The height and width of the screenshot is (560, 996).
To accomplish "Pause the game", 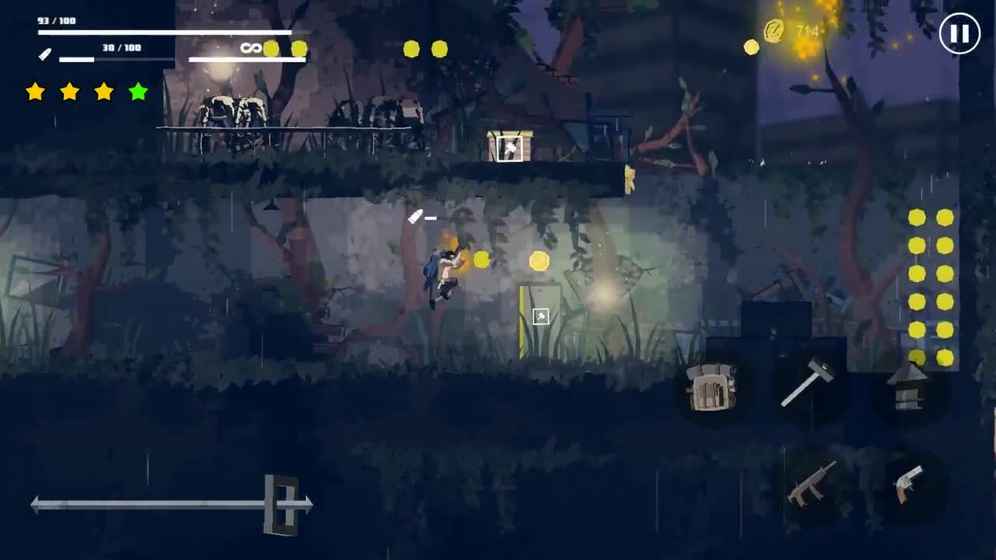I will coord(958,34).
